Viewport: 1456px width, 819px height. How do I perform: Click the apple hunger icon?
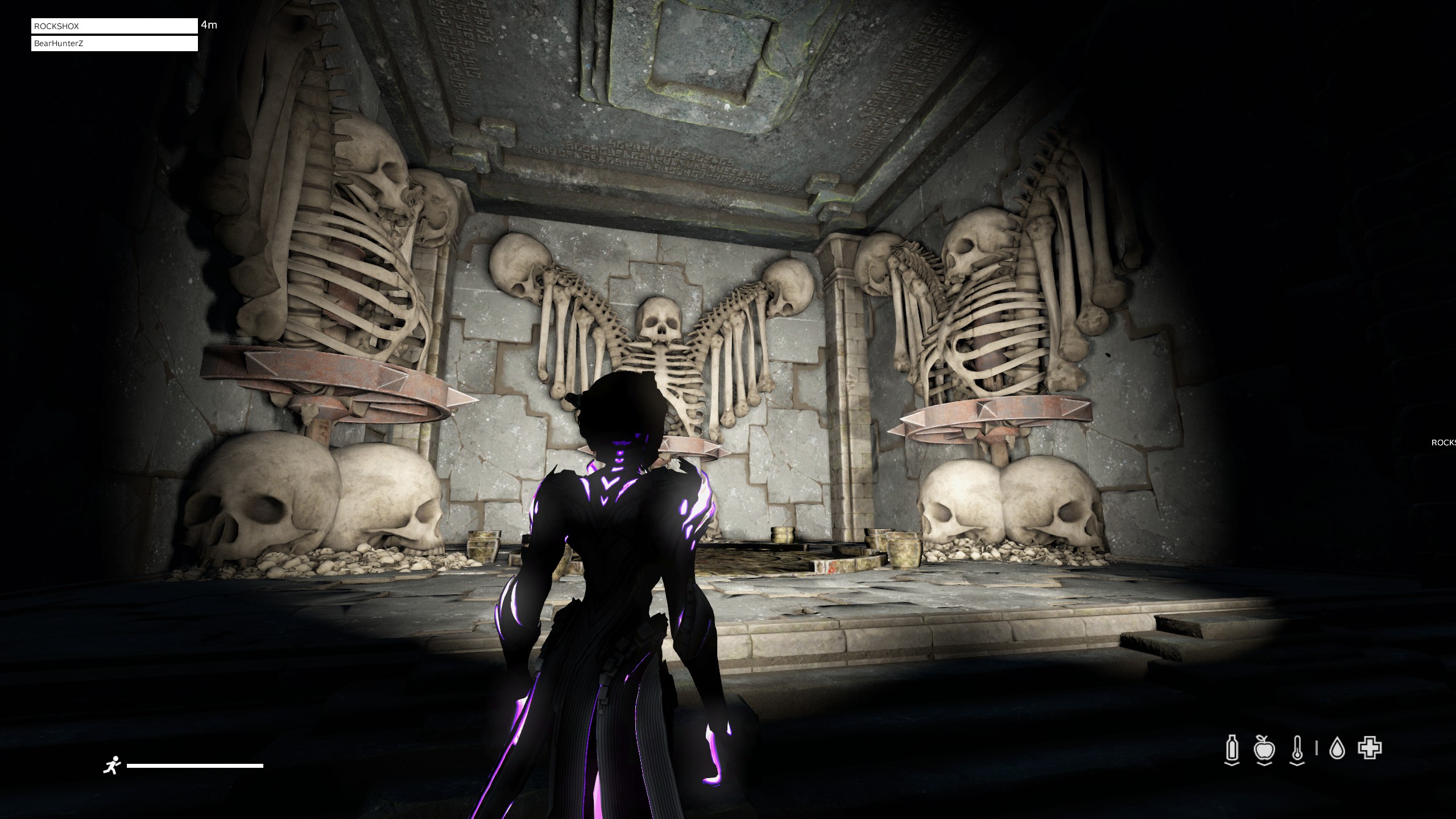[1264, 750]
